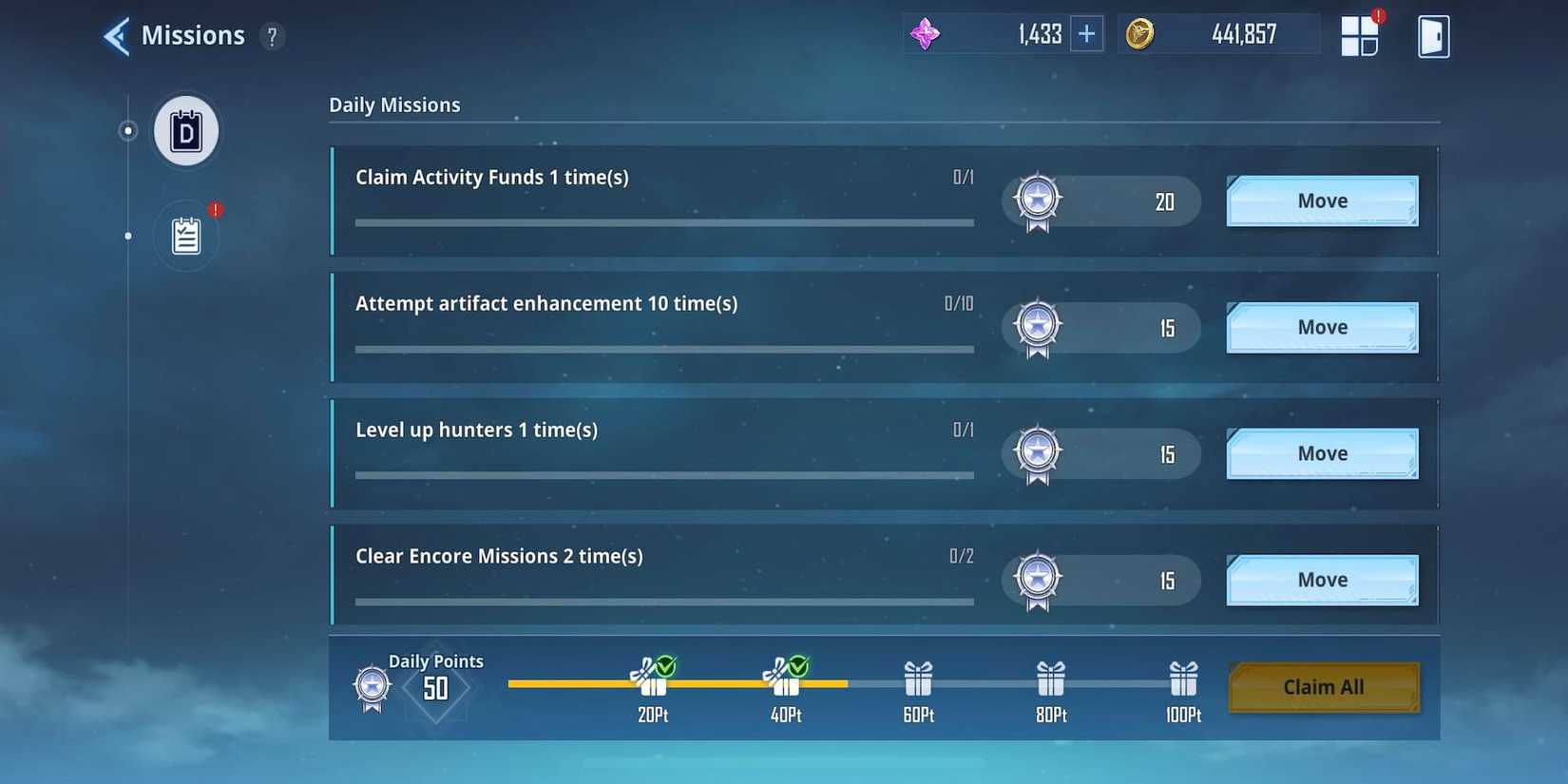This screenshot has height=784, width=1568.
Task: Open the grid menu with red notification badge
Action: point(1361,35)
